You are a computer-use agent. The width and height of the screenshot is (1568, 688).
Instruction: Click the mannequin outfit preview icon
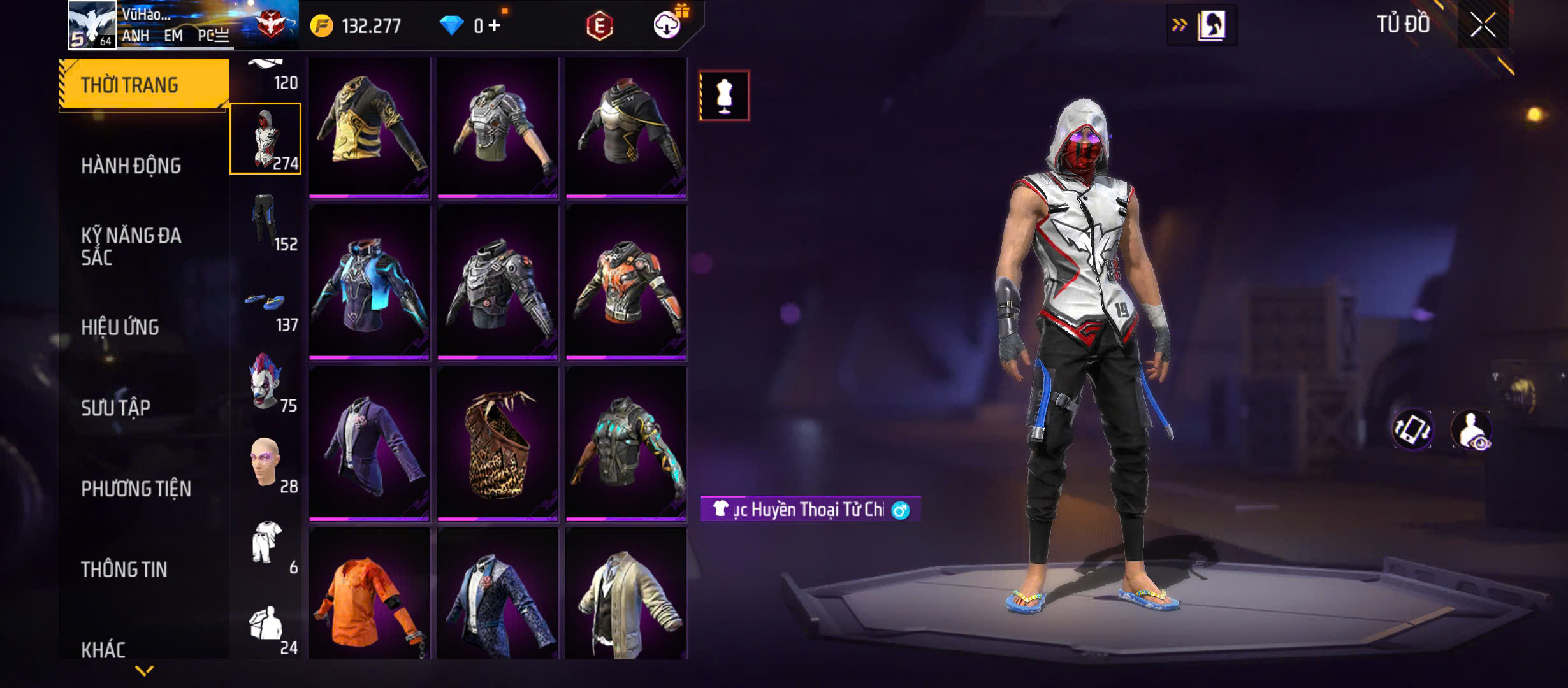click(724, 96)
